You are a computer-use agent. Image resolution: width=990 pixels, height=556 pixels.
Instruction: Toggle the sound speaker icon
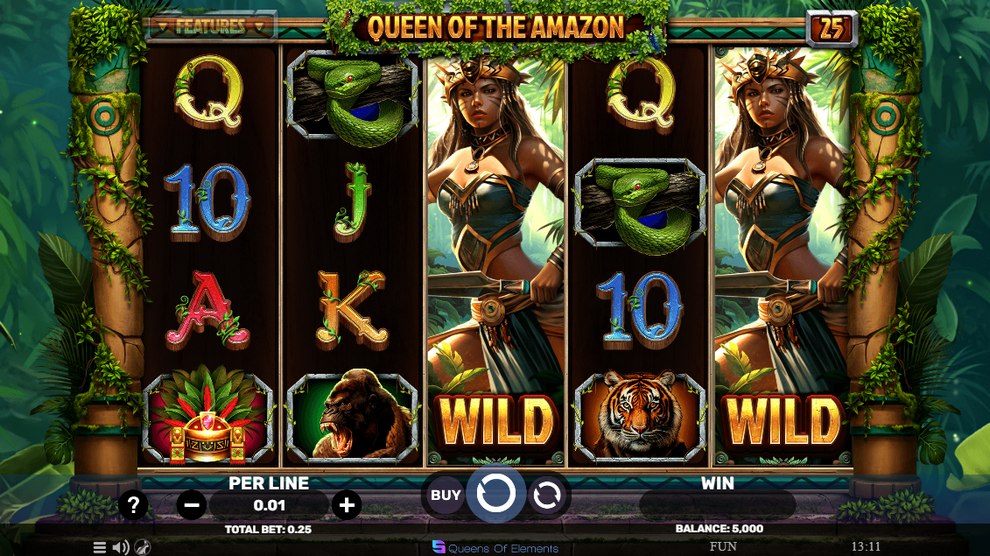tap(120, 547)
